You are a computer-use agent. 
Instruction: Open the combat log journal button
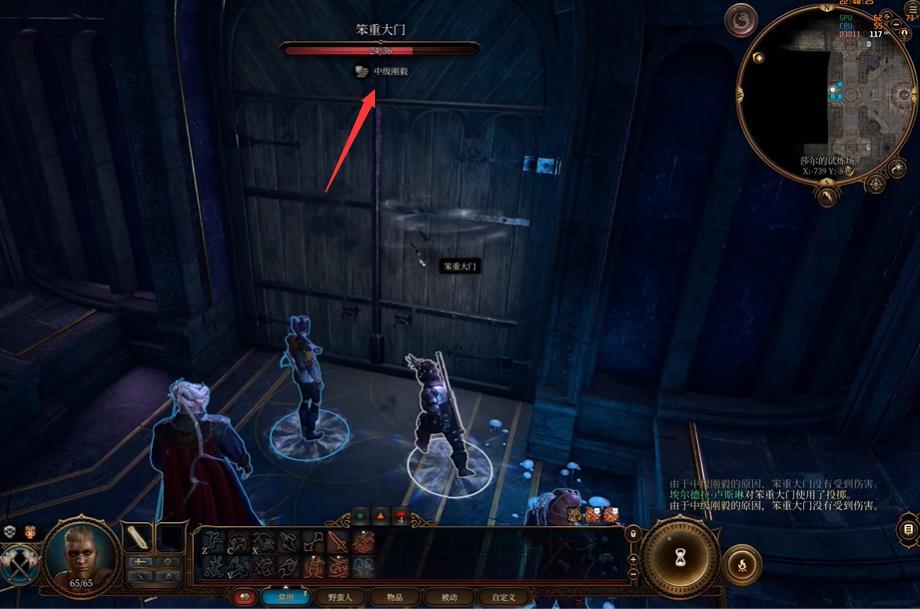click(x=908, y=527)
